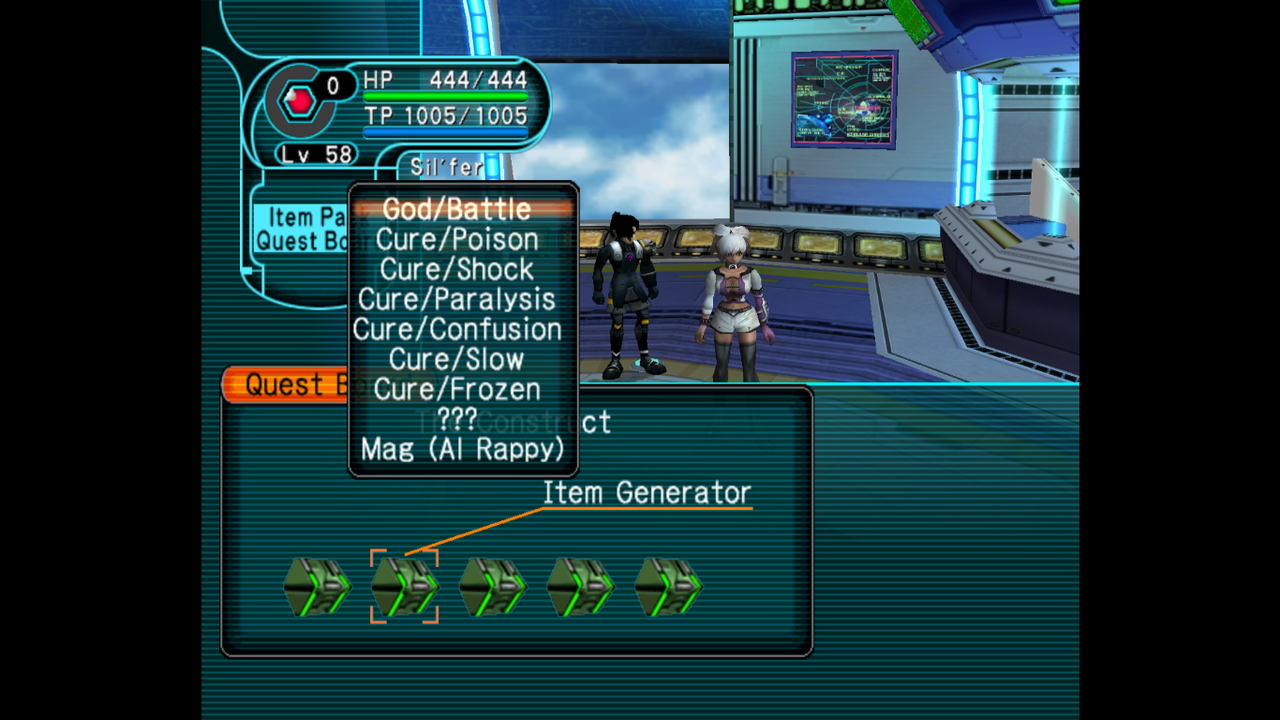Select Cure/Paralysis unit
Screen dimensions: 1280x720
tap(457, 299)
